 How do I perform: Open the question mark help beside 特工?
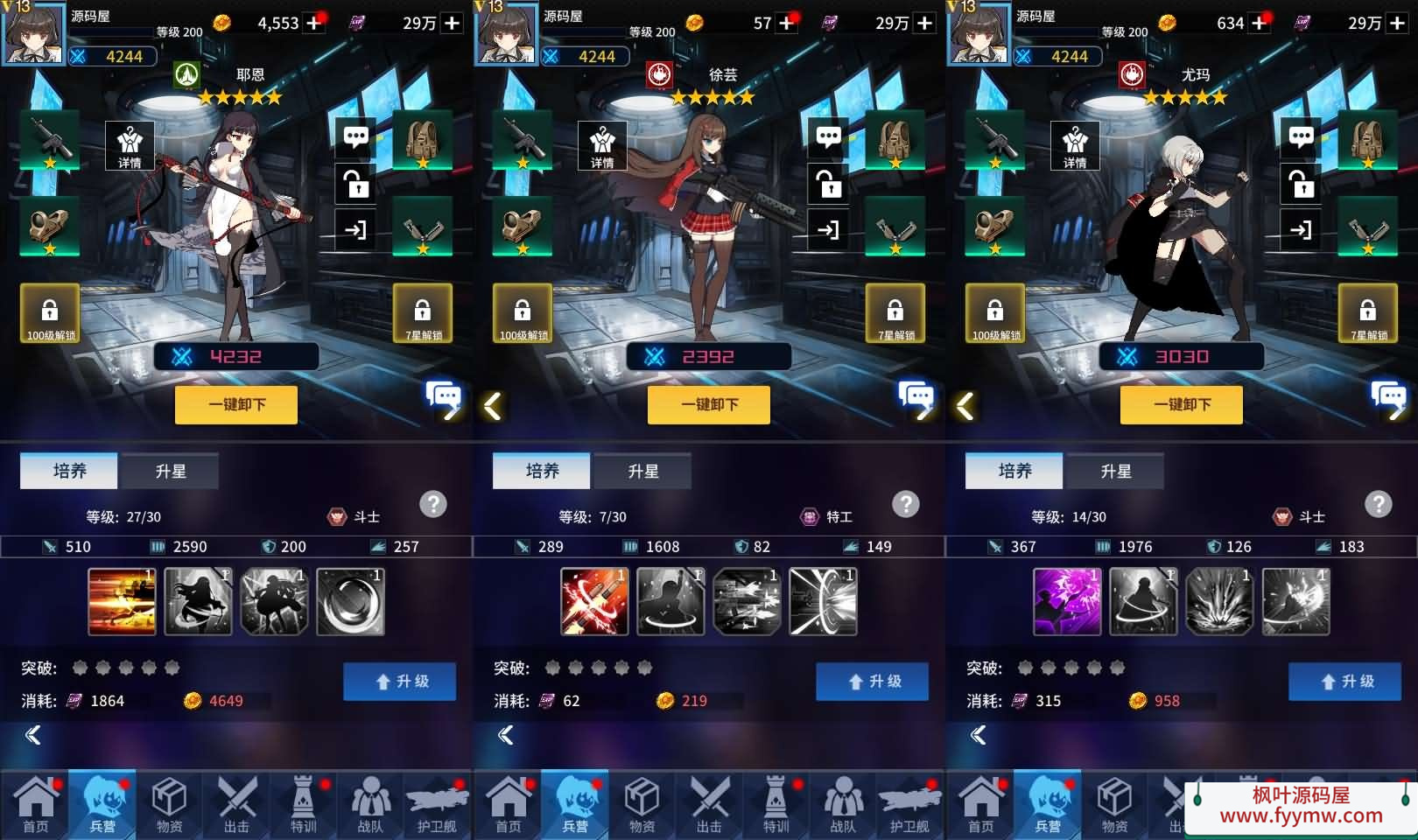[905, 504]
